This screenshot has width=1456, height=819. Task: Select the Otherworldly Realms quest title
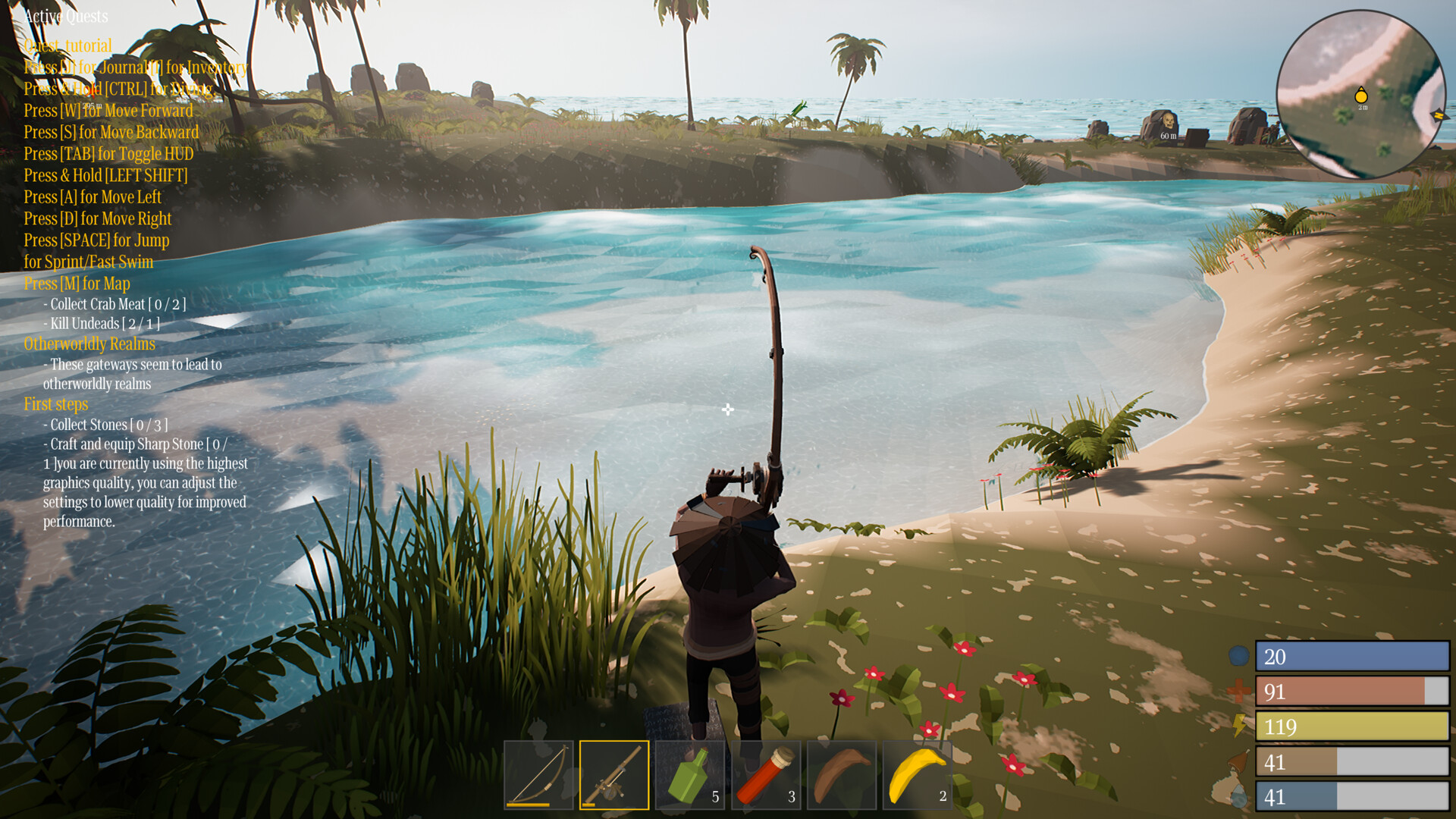pyautogui.click(x=89, y=344)
